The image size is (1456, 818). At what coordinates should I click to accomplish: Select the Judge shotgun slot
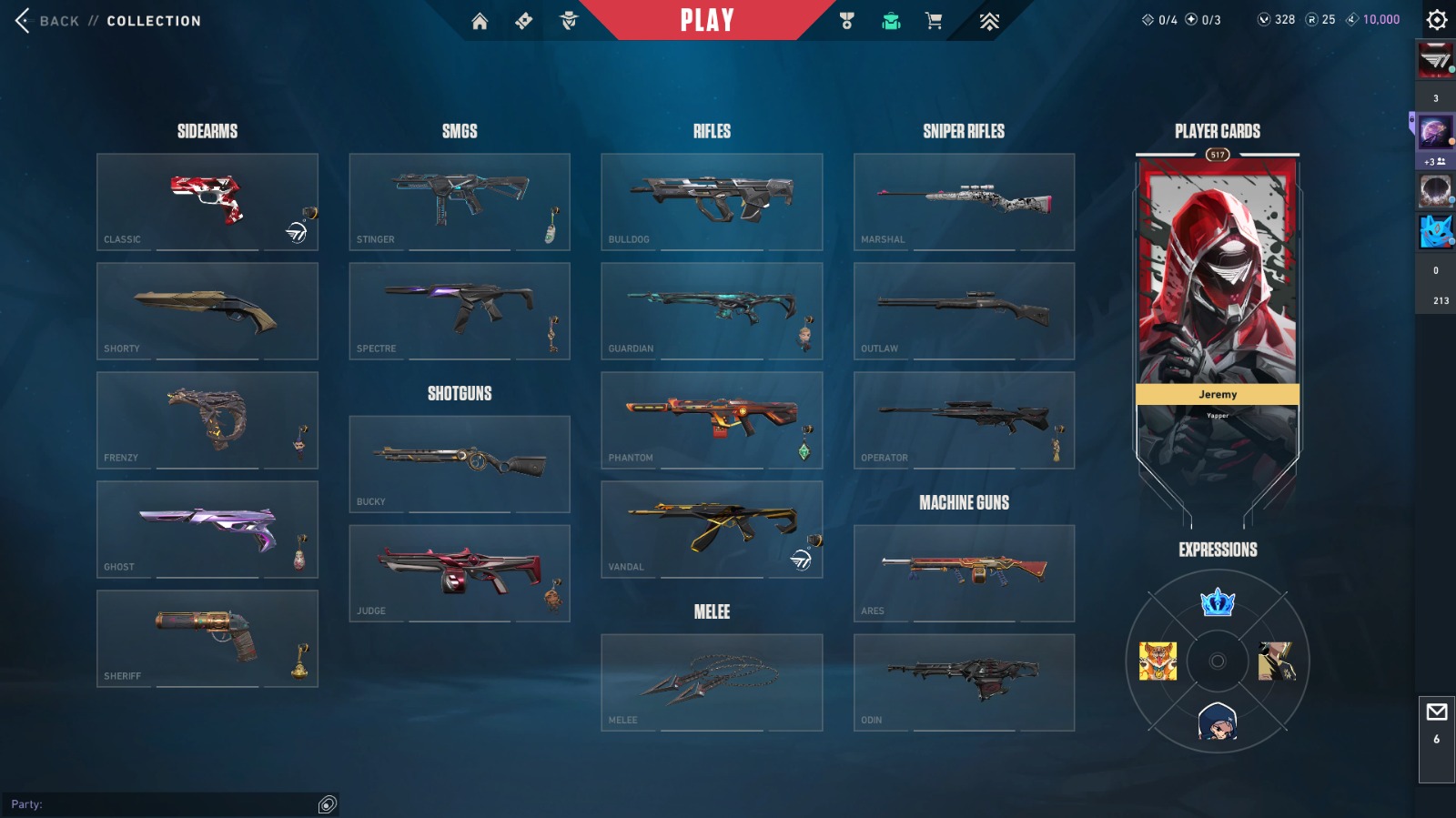[460, 572]
